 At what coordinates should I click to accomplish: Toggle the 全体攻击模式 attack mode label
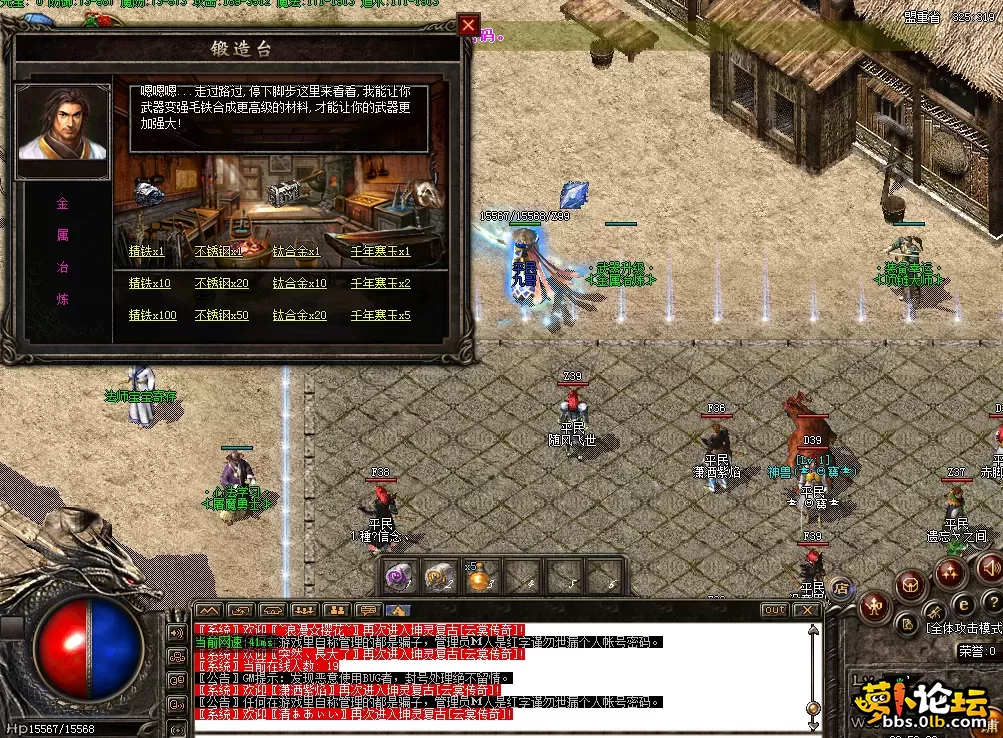click(x=963, y=629)
